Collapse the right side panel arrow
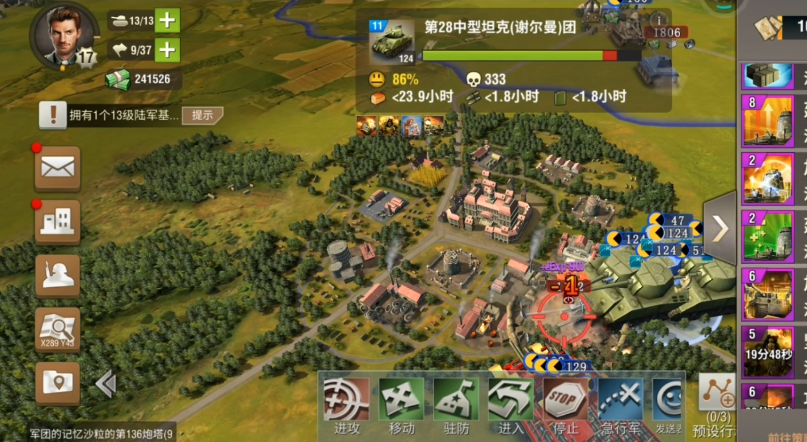 [720, 228]
